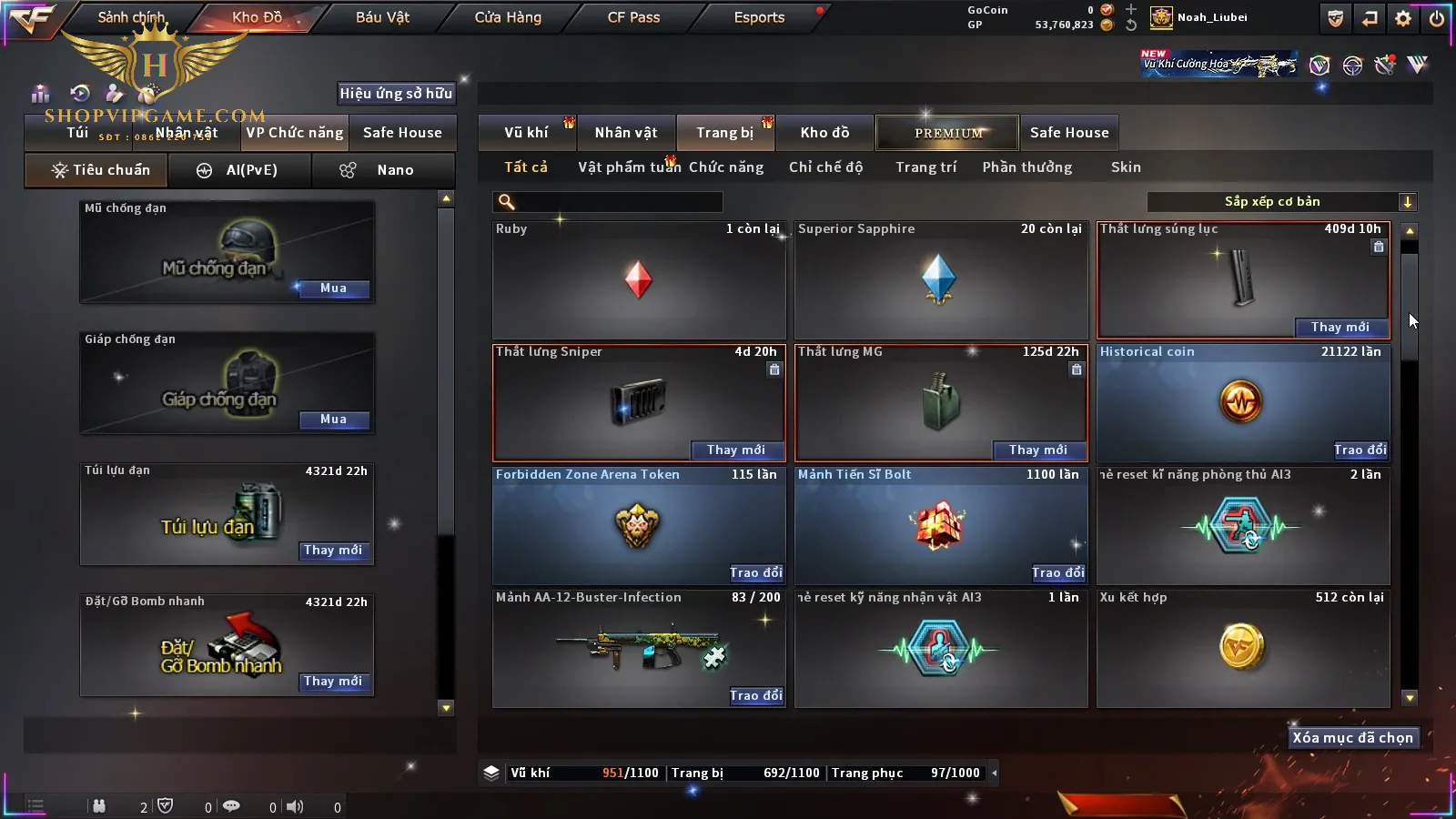Click the Ruby item slot
Viewport: 1456px width, 819px height.
click(x=638, y=279)
